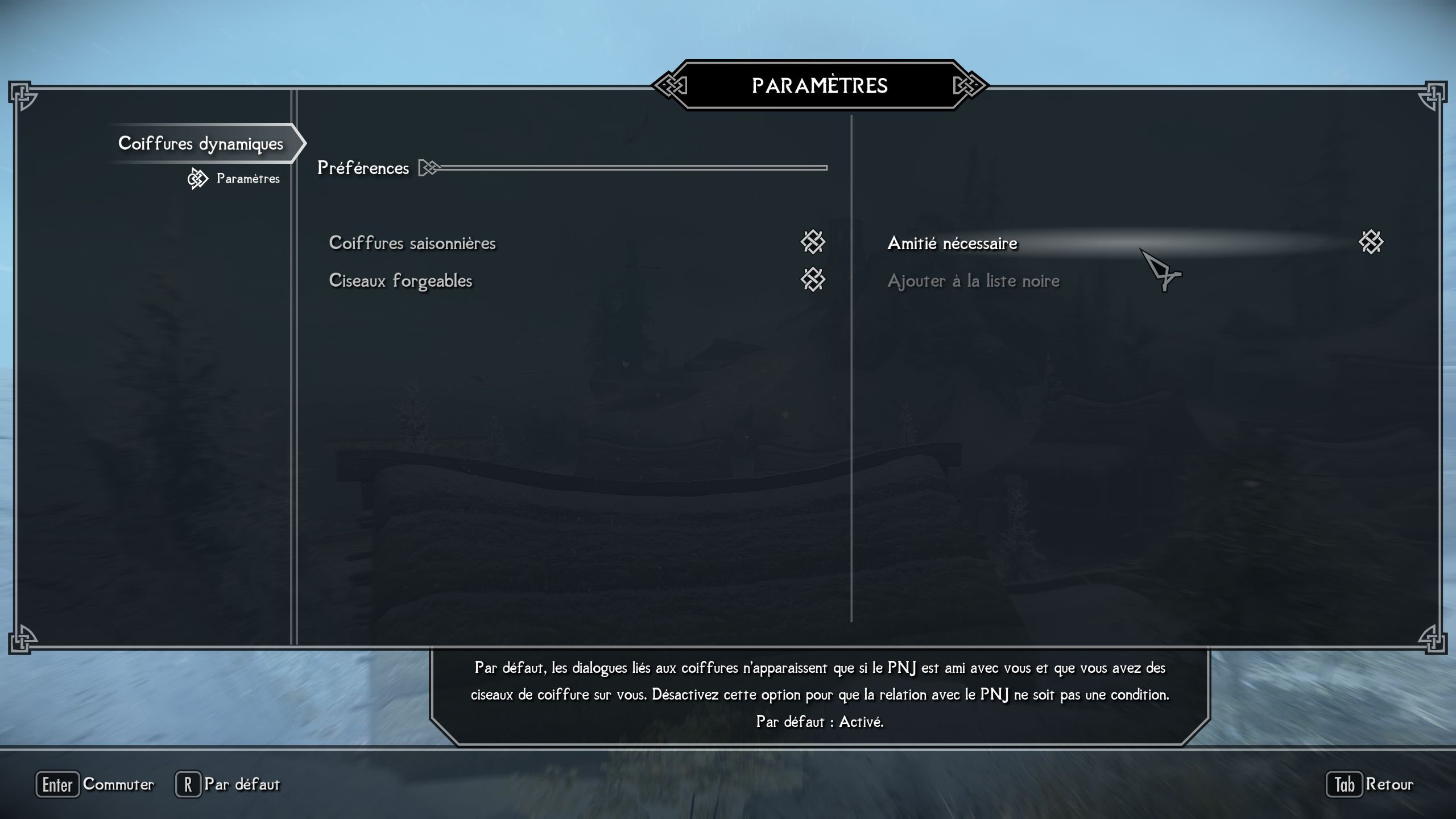Switch the Amitié nécessaire option
The height and width of the screenshot is (819, 1456).
[1370, 242]
